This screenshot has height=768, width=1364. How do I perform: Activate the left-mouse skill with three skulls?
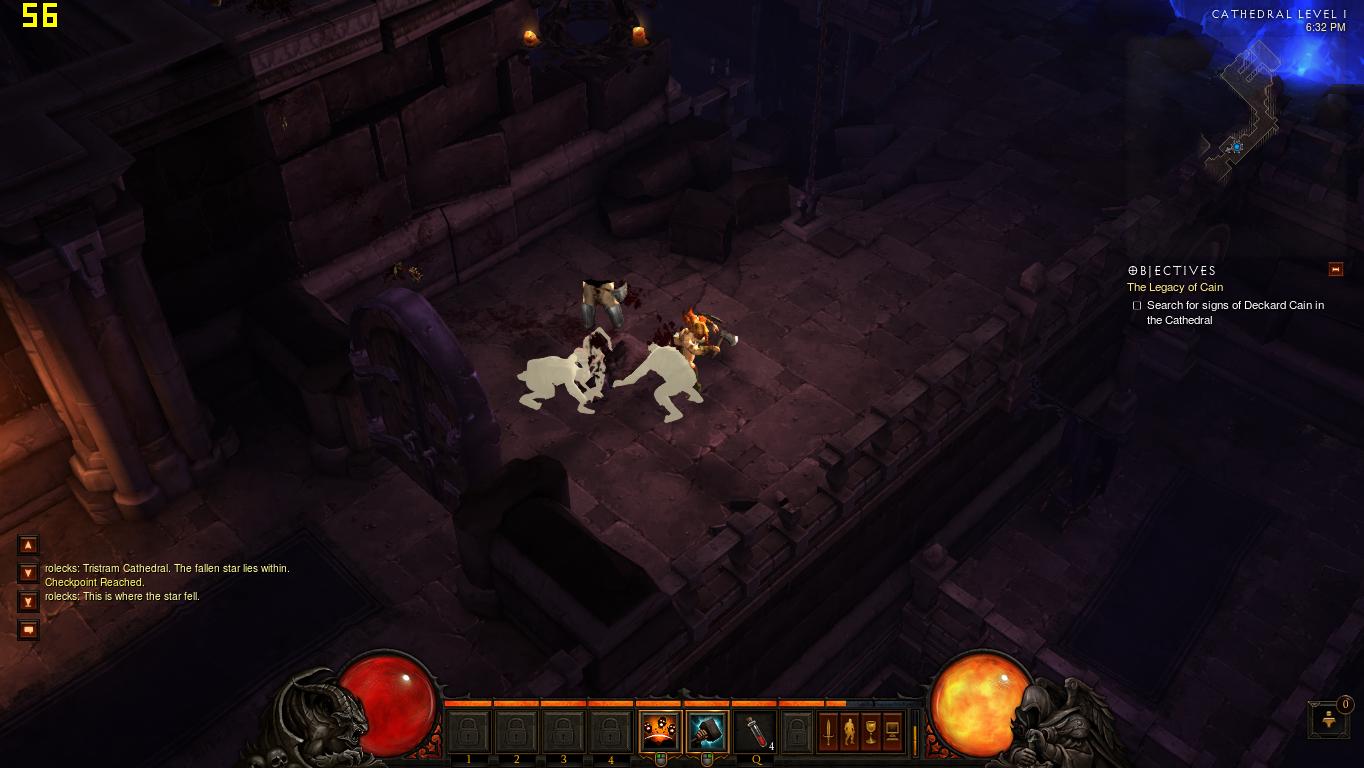660,732
